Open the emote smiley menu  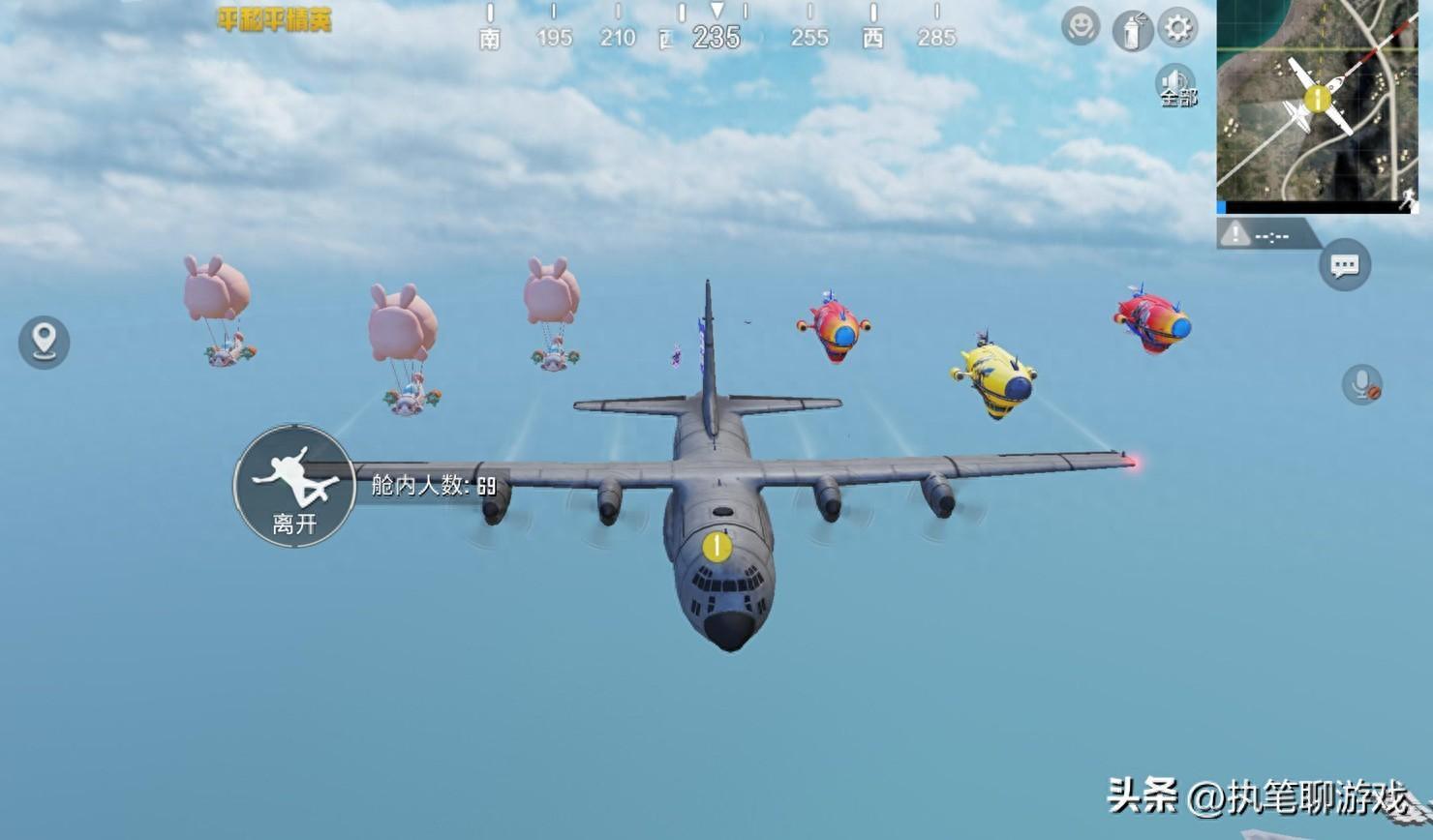tap(1080, 26)
